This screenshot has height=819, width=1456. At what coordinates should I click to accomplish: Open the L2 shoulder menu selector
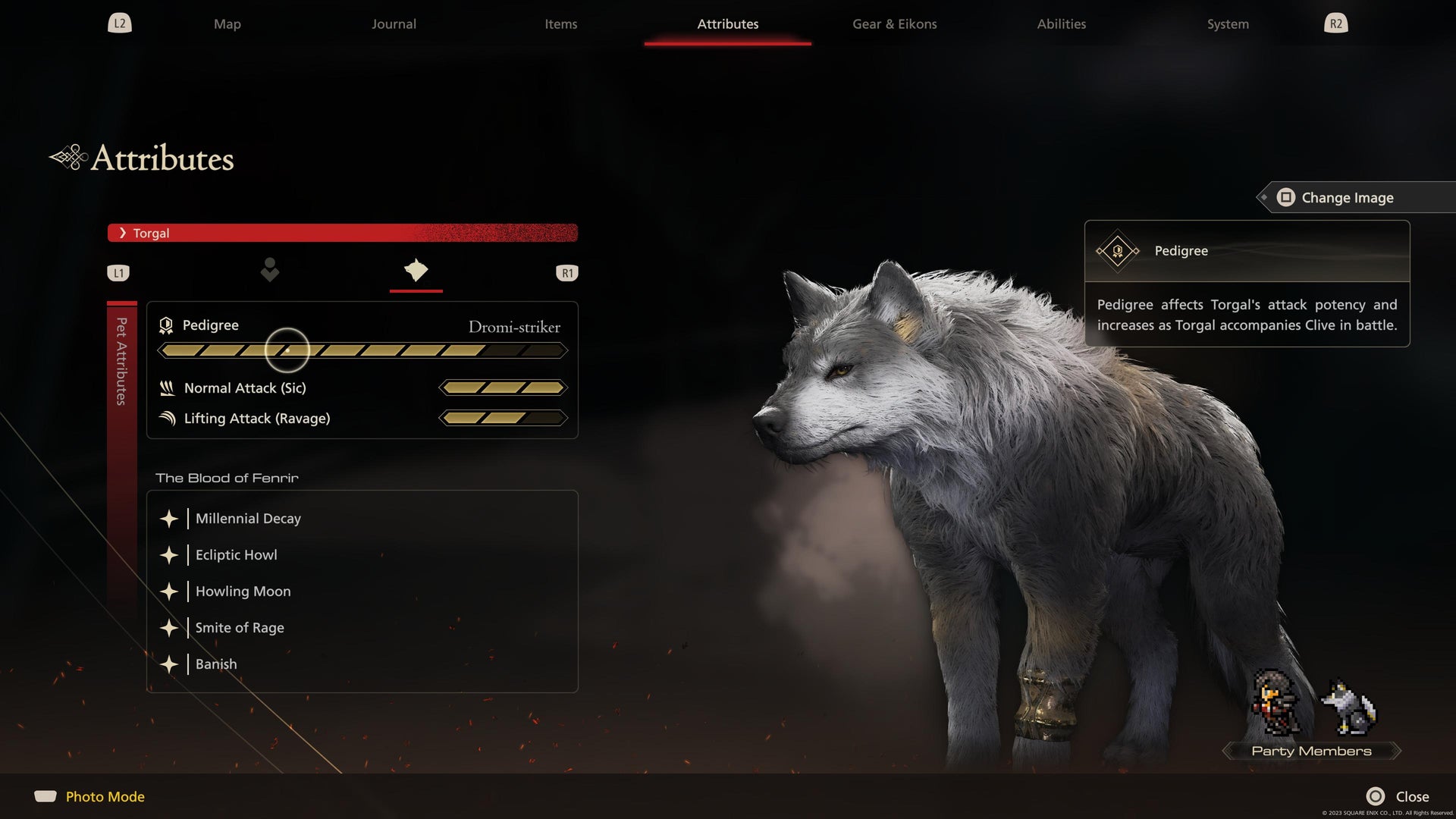(119, 23)
